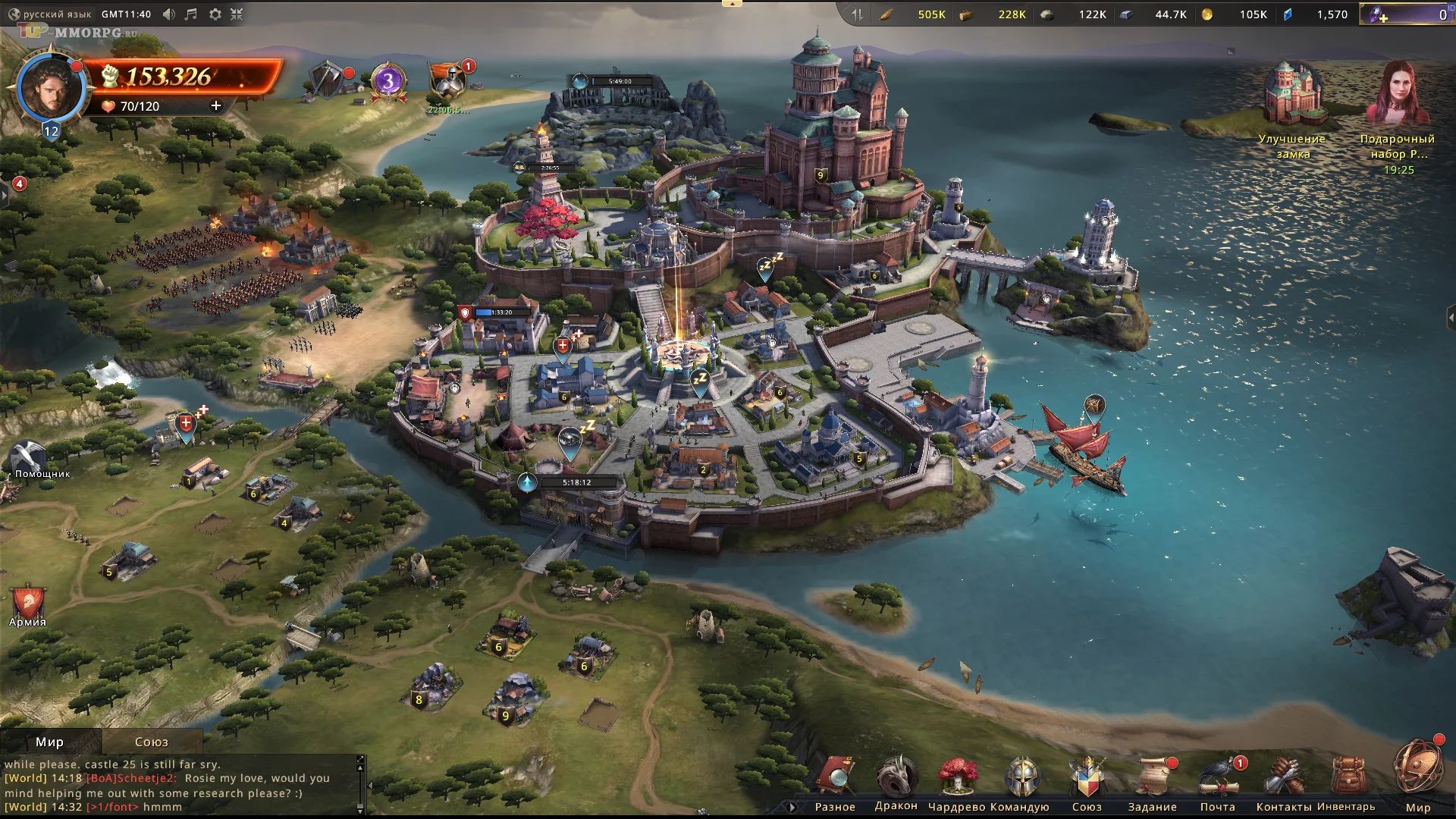The height and width of the screenshot is (819, 1456).
Task: Open game settings gear icon
Action: tap(215, 14)
